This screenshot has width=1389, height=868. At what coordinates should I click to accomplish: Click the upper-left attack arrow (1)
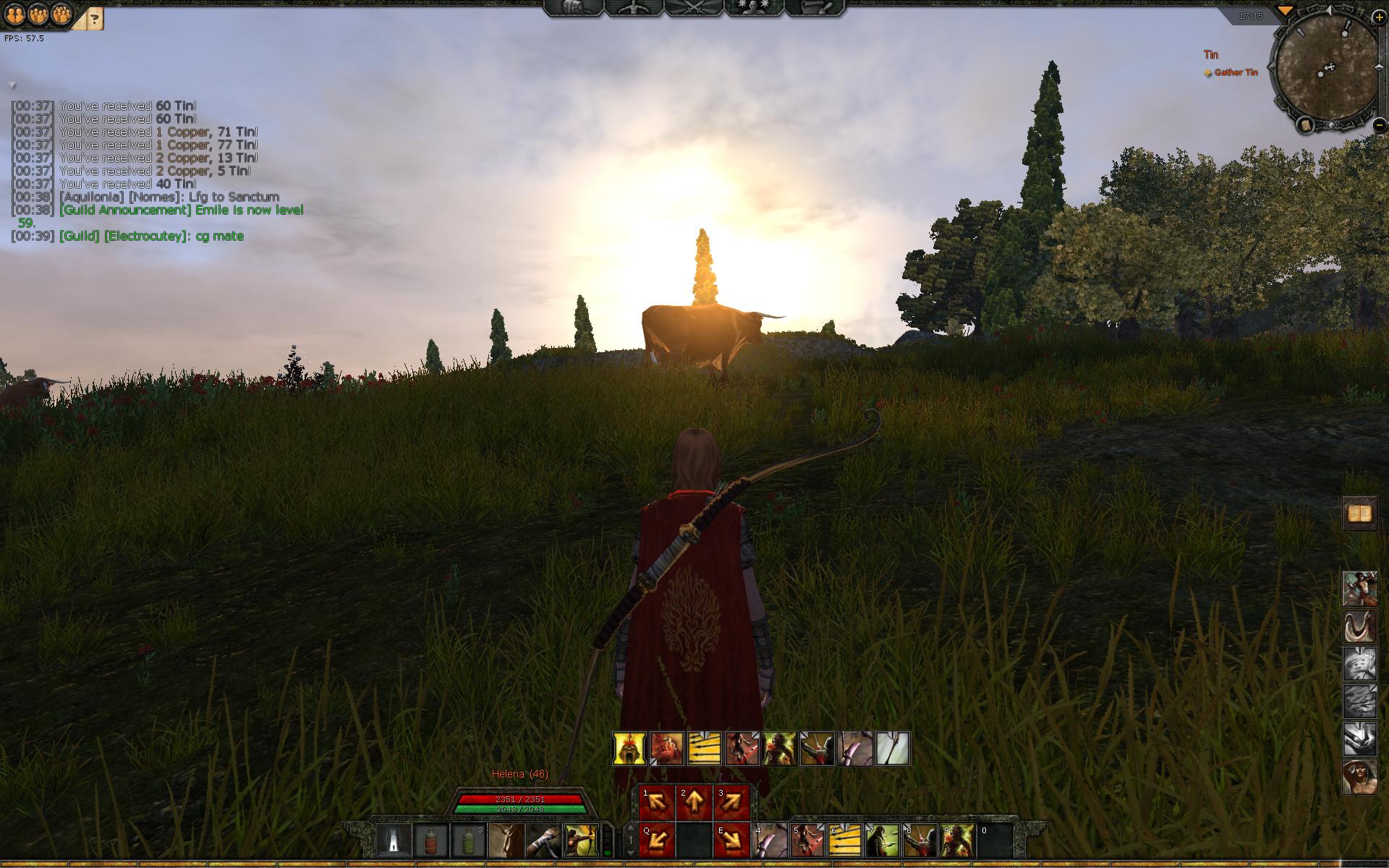[x=656, y=803]
